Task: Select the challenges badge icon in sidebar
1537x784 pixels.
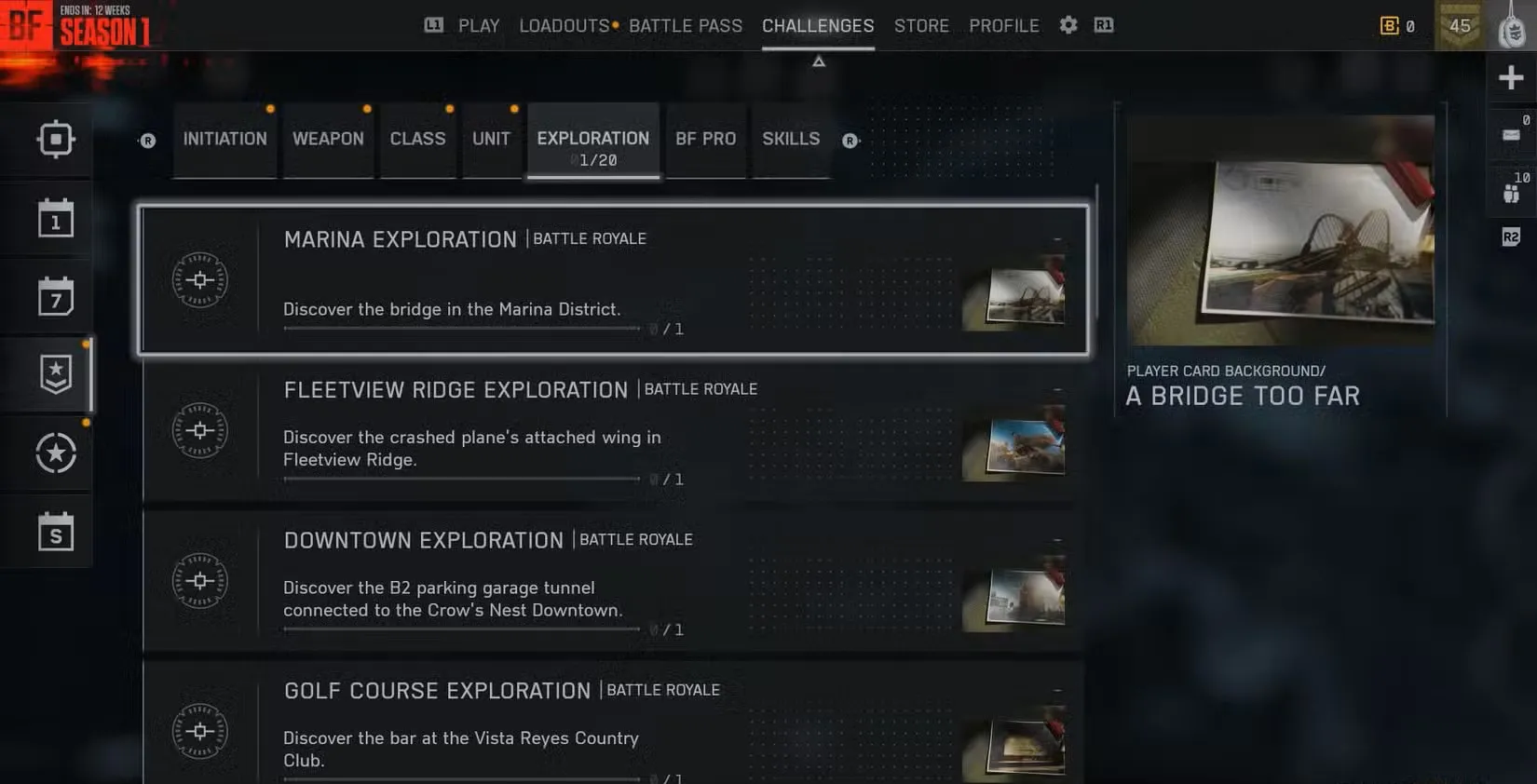Action: pos(56,372)
